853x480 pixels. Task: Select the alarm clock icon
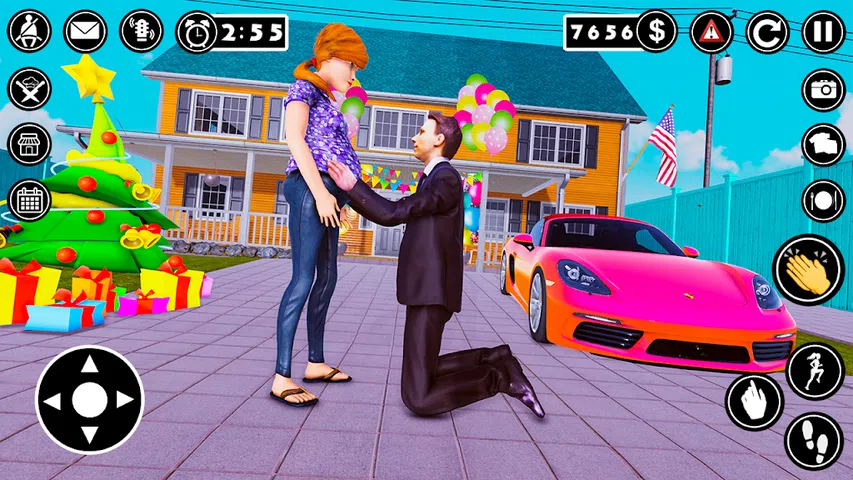pyautogui.click(x=196, y=32)
